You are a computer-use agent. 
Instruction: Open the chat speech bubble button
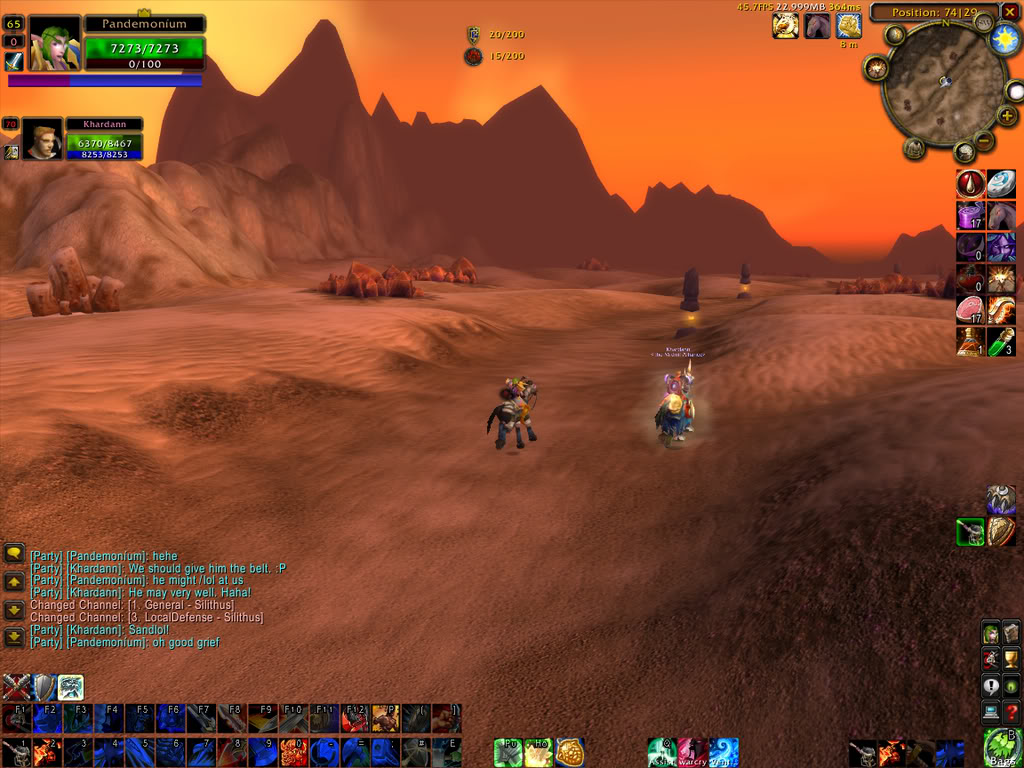tap(14, 553)
